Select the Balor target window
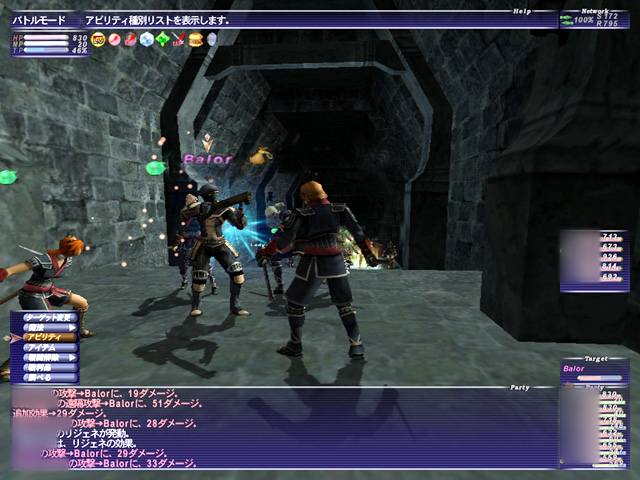Viewport: 640px width, 480px height. click(594, 371)
